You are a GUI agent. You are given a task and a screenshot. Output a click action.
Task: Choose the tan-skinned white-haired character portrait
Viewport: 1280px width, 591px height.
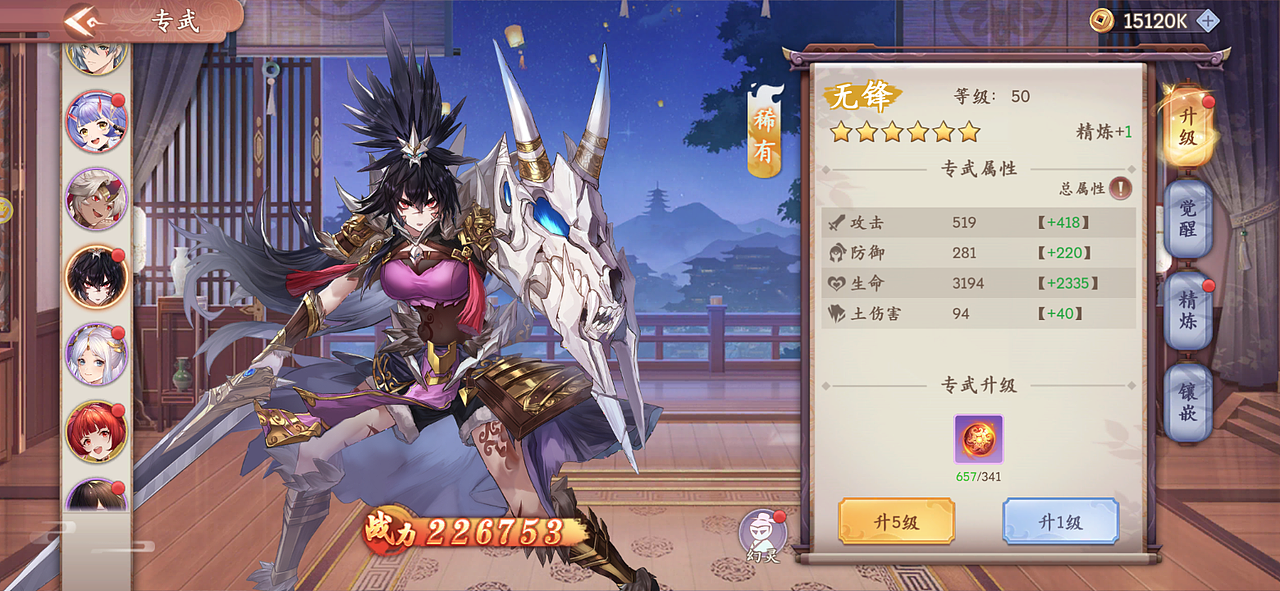pos(96,198)
